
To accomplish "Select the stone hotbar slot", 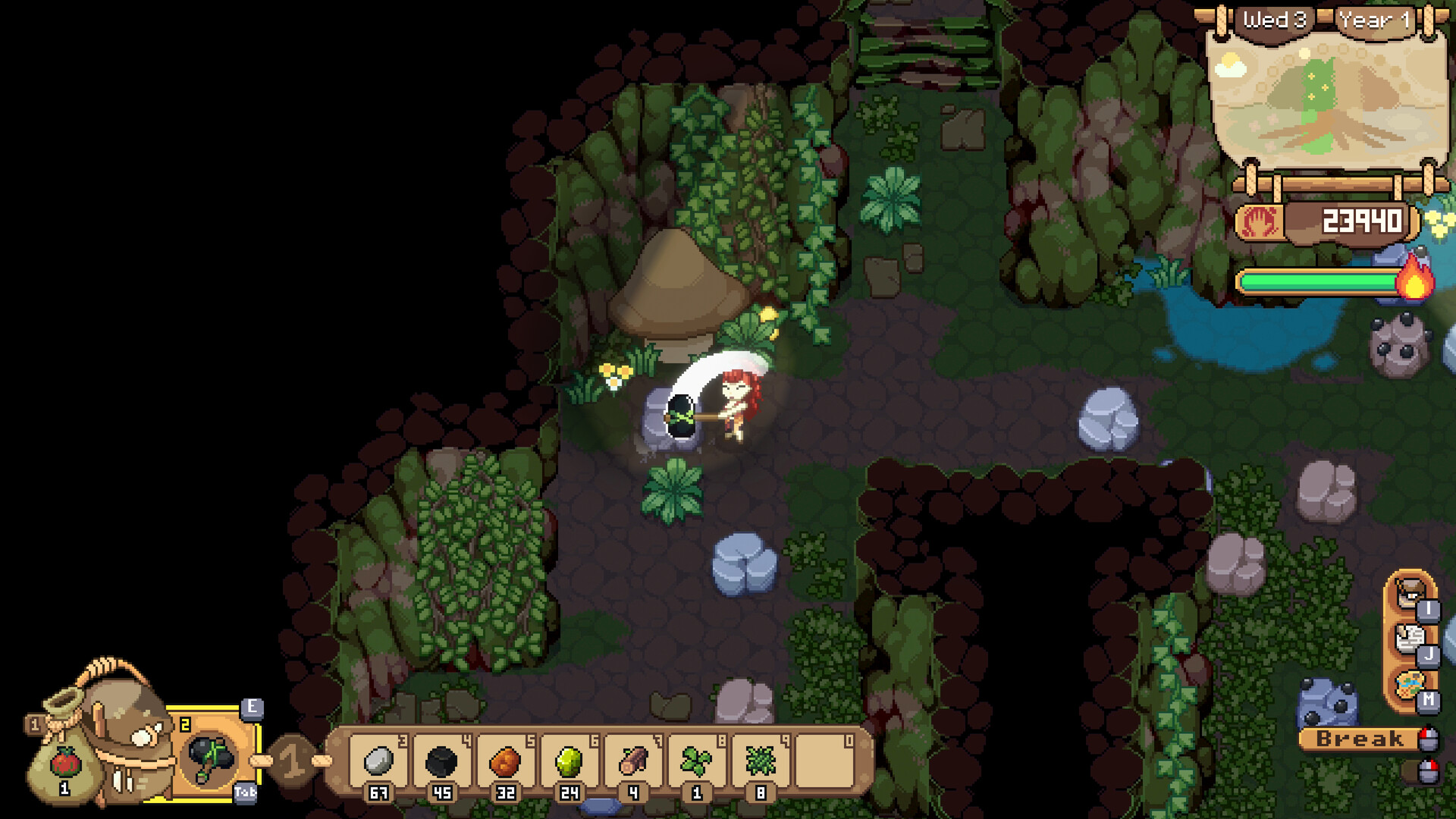I will (378, 761).
